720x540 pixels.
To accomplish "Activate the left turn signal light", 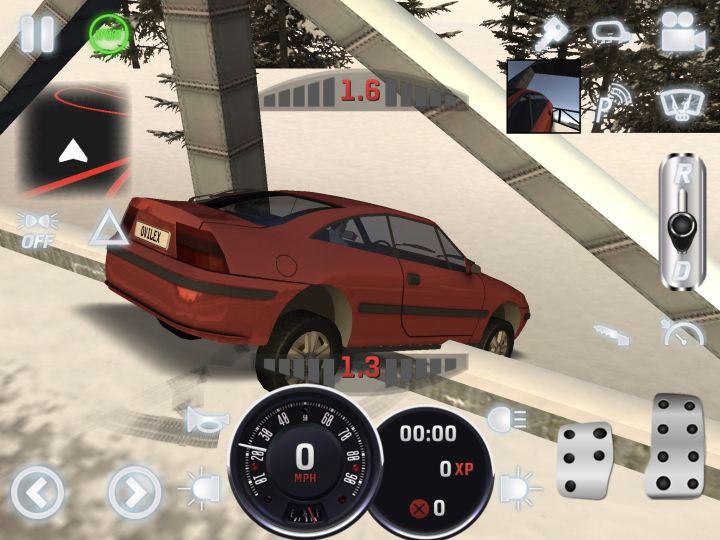I will tap(199, 491).
